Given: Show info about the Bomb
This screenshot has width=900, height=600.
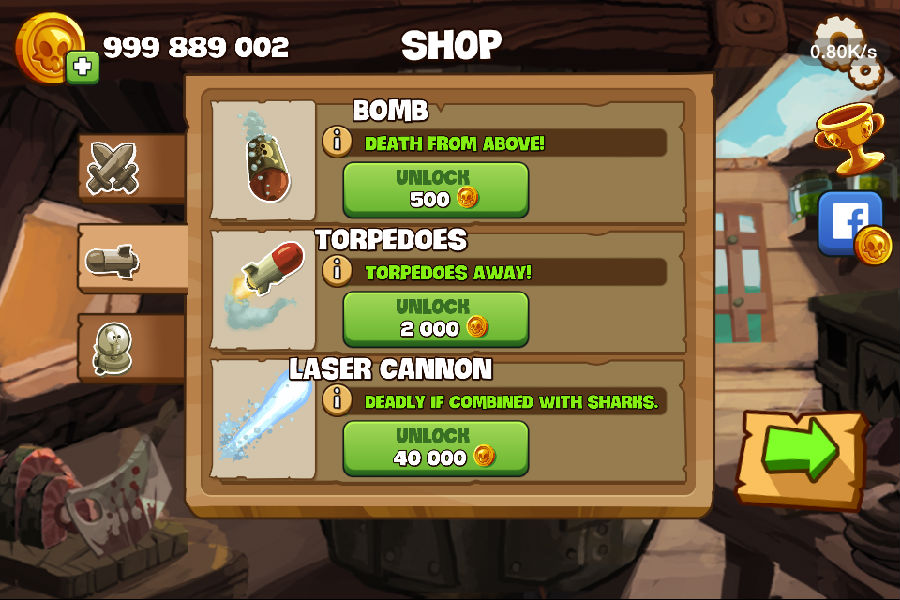Looking at the screenshot, I should coord(338,142).
